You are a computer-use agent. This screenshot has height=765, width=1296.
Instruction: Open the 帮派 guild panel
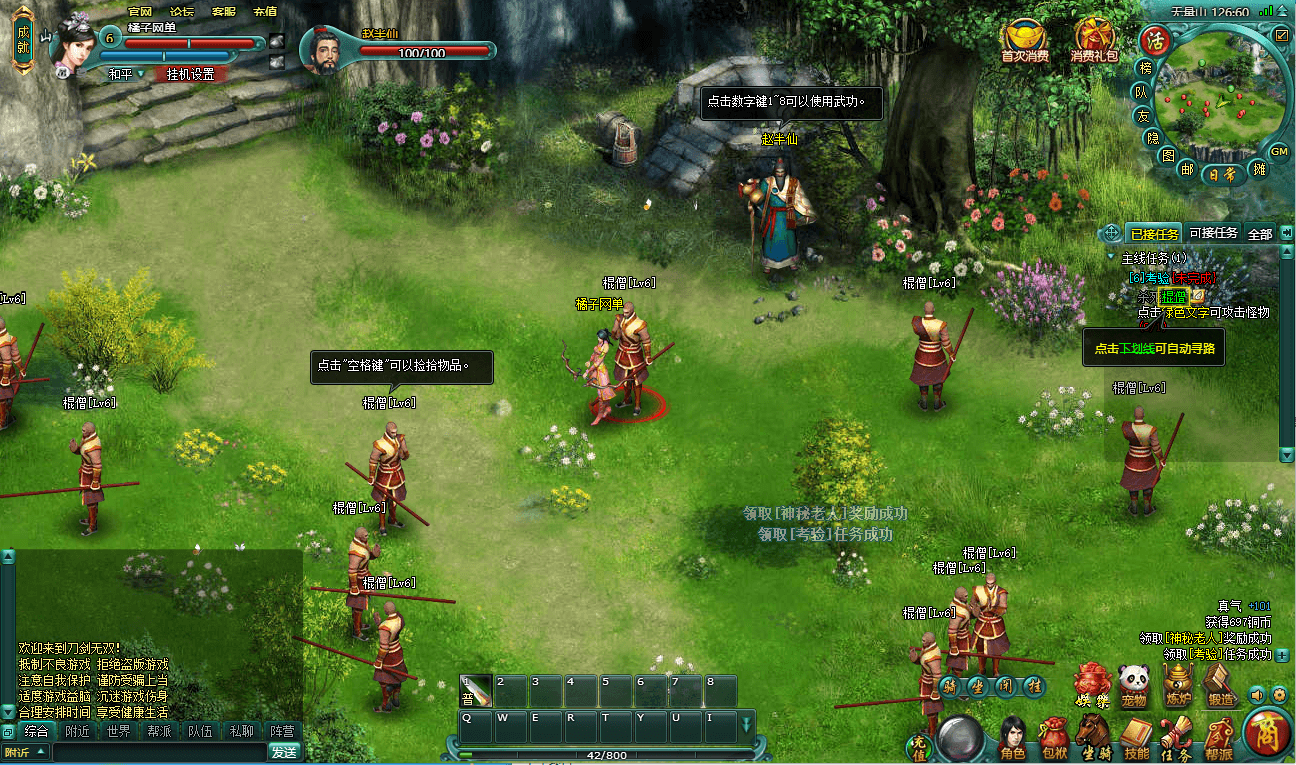[1218, 740]
